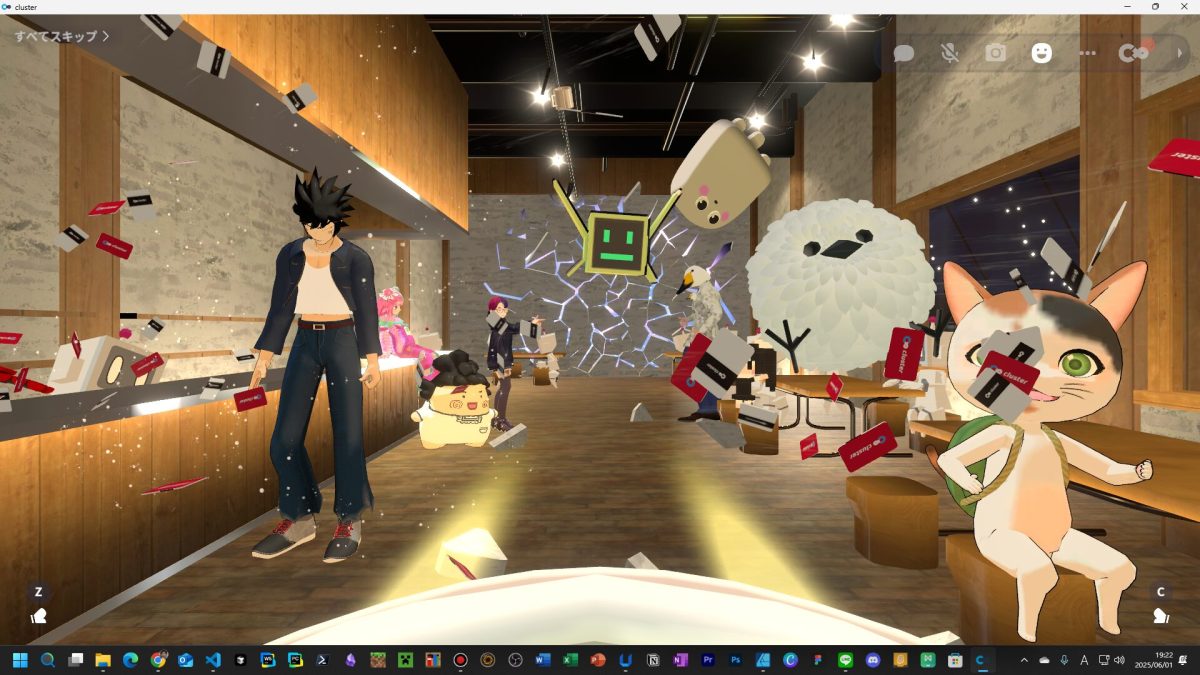Viewport: 1200px width, 675px height.
Task: Open the chat speech bubble
Action: (x=904, y=53)
